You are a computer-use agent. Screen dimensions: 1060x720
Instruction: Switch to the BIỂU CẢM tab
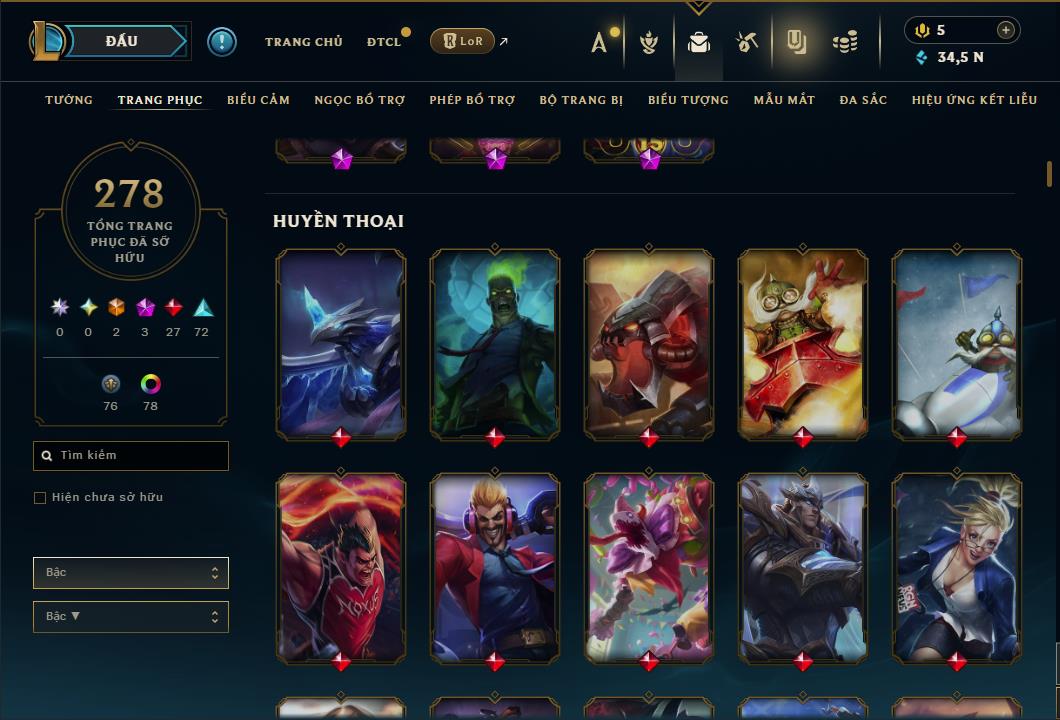pyautogui.click(x=258, y=100)
